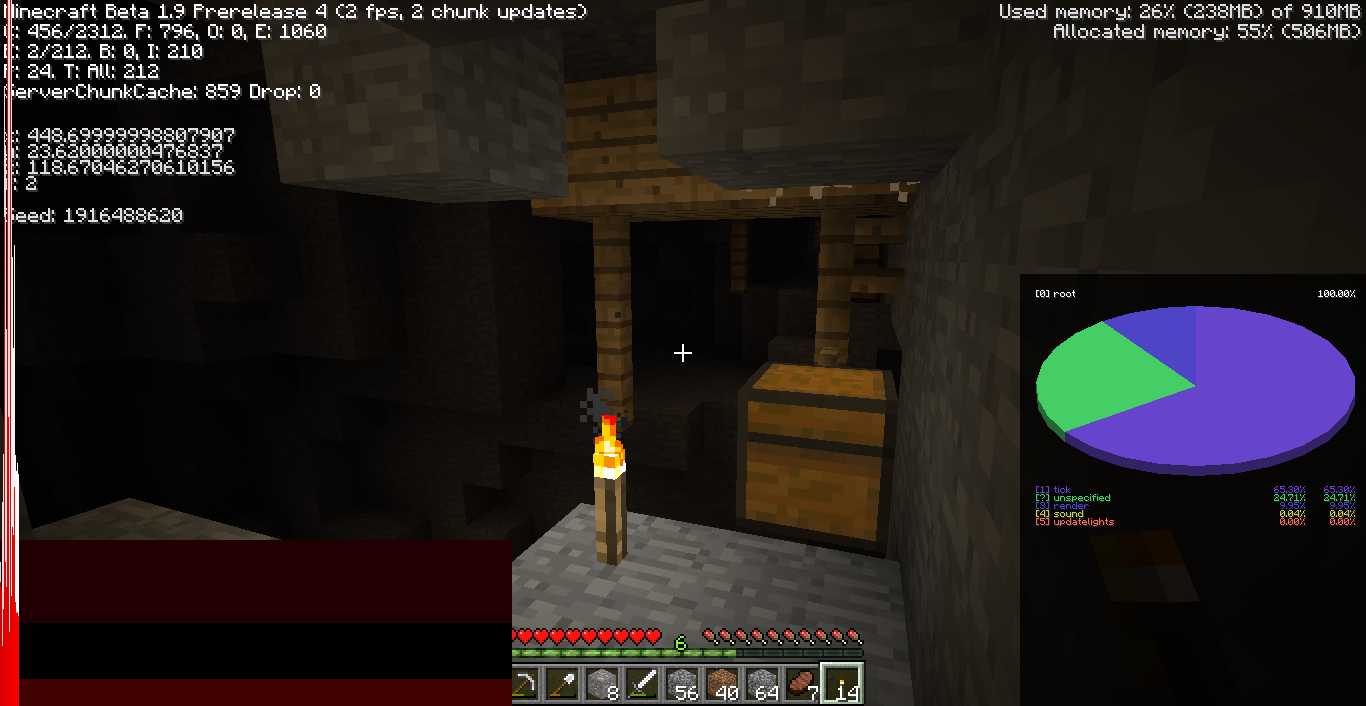The width and height of the screenshot is (1366, 706).
Task: Equip the iron sword slot
Action: pos(642,684)
